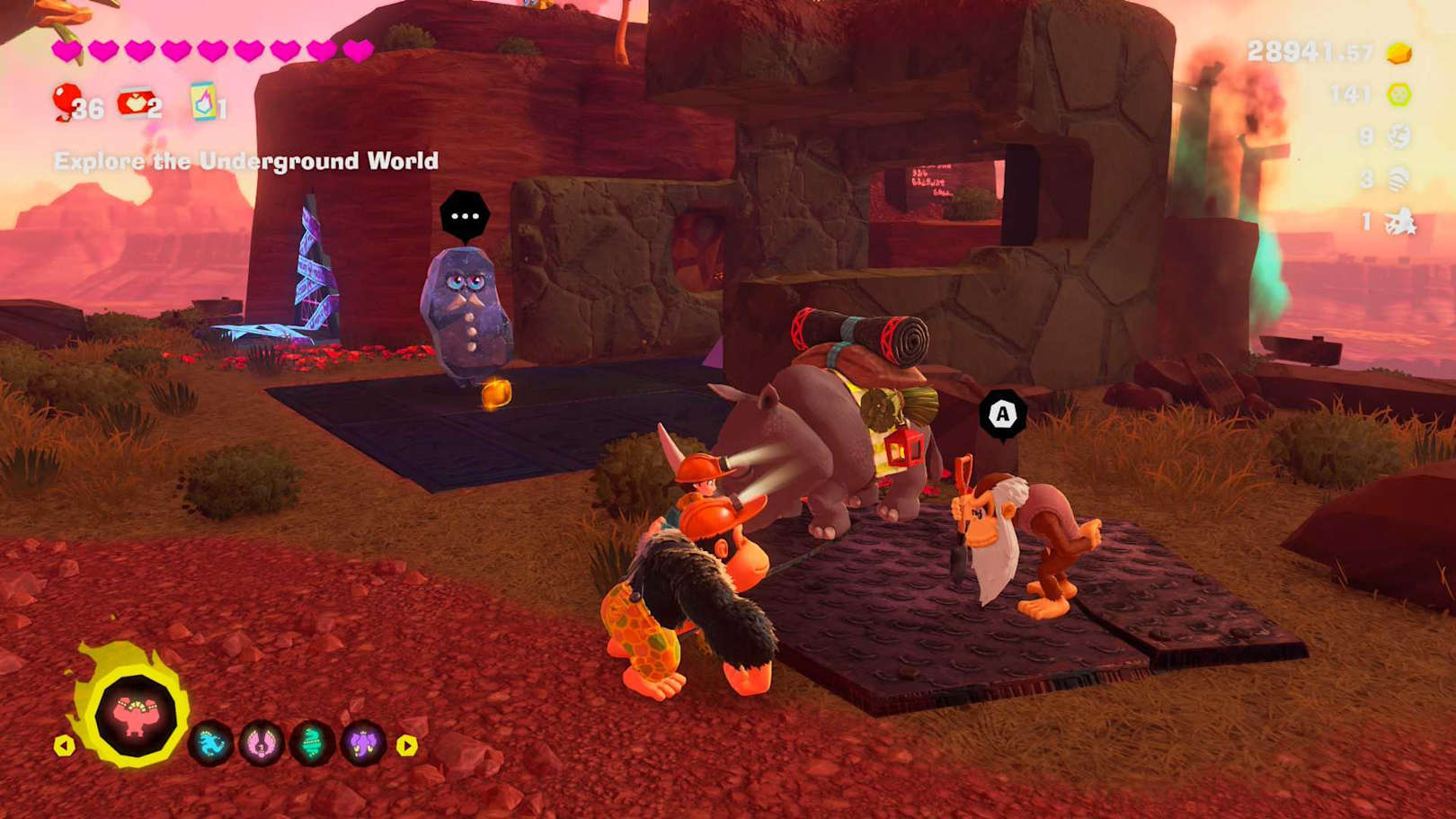Screen dimensions: 1456x819
Task: Click the left arrow of the Bananza selector
Action: pos(64,745)
